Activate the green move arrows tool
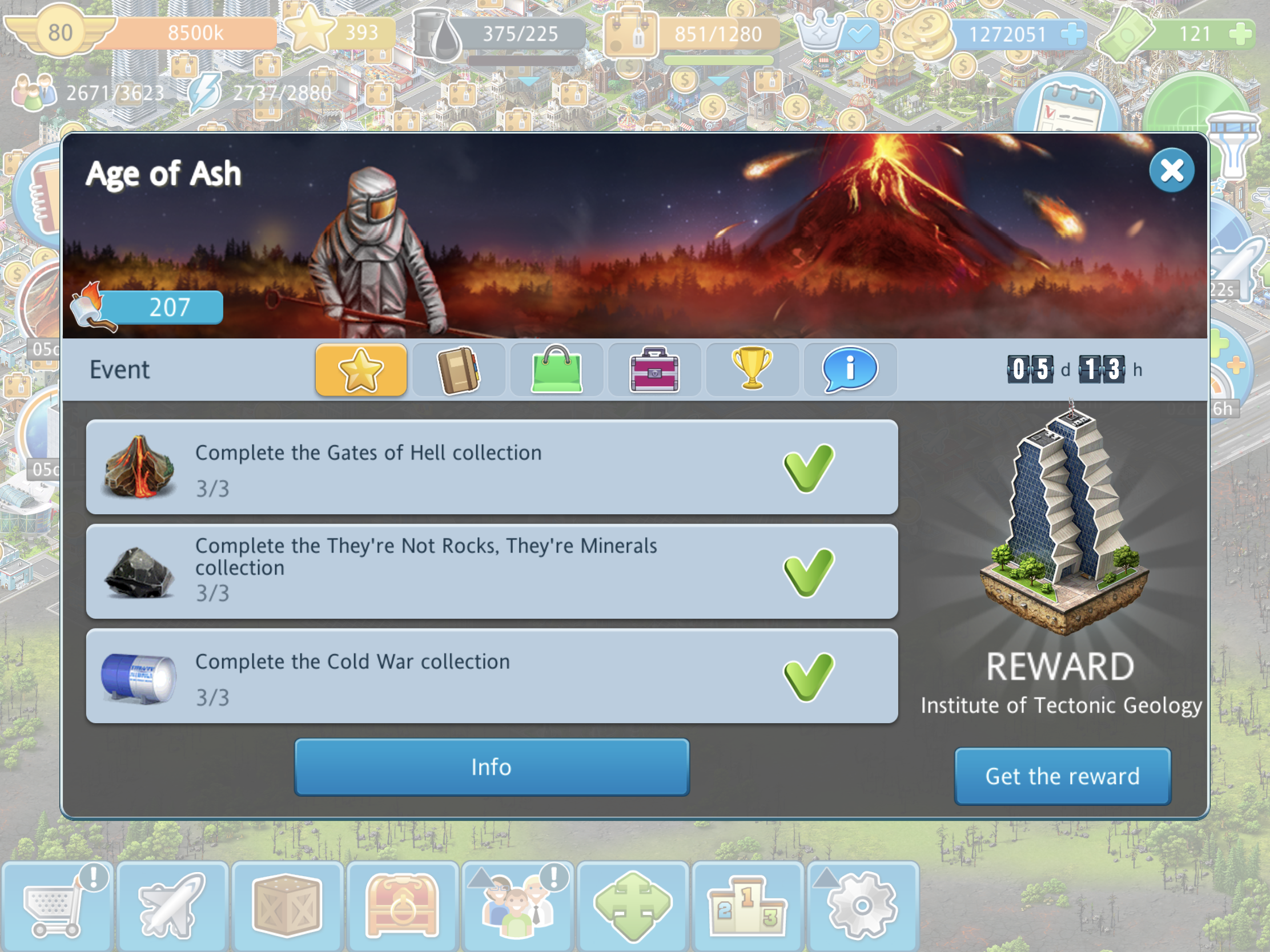Viewport: 1270px width, 952px height. (632, 907)
